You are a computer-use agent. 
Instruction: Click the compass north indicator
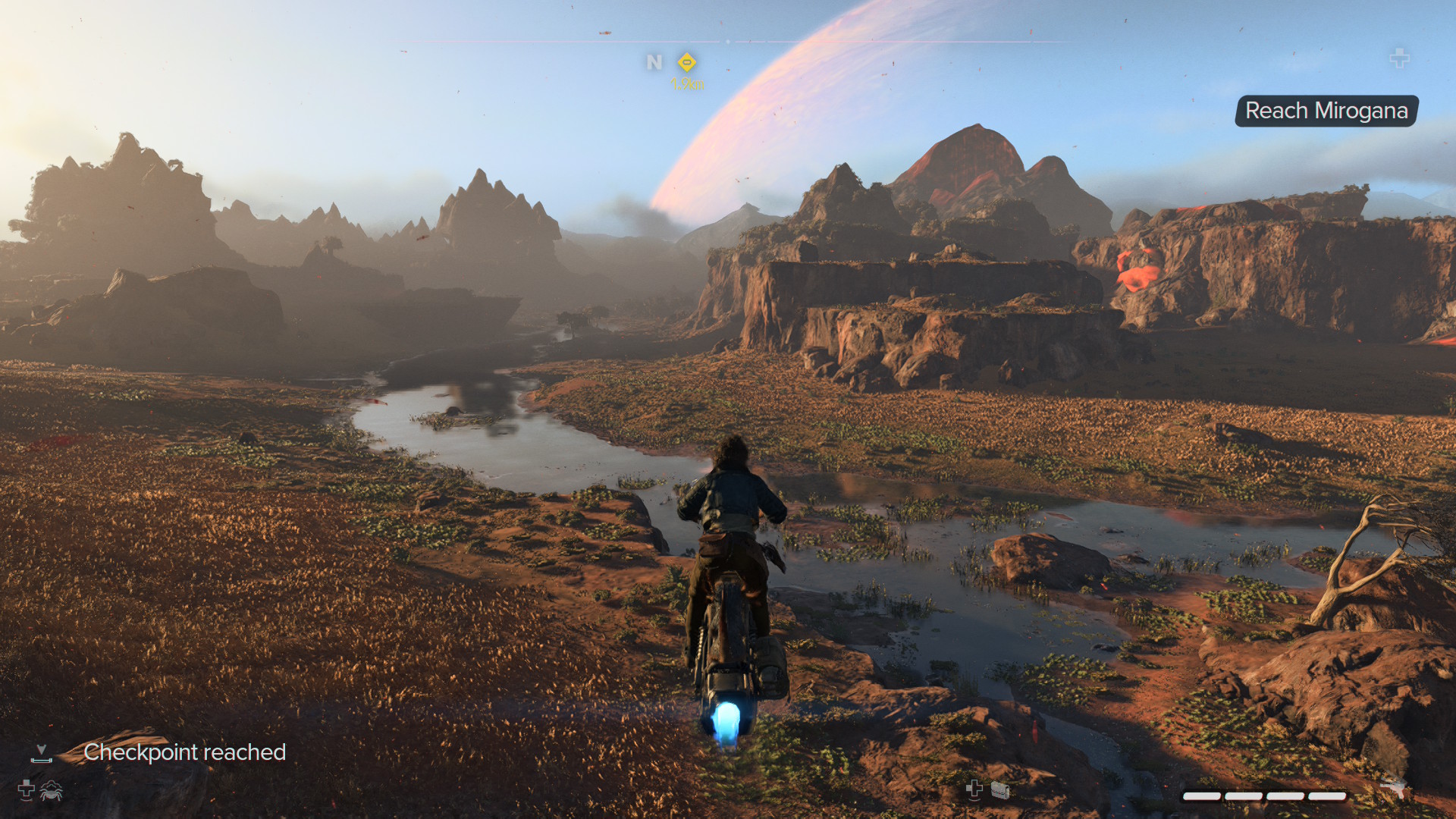click(654, 62)
